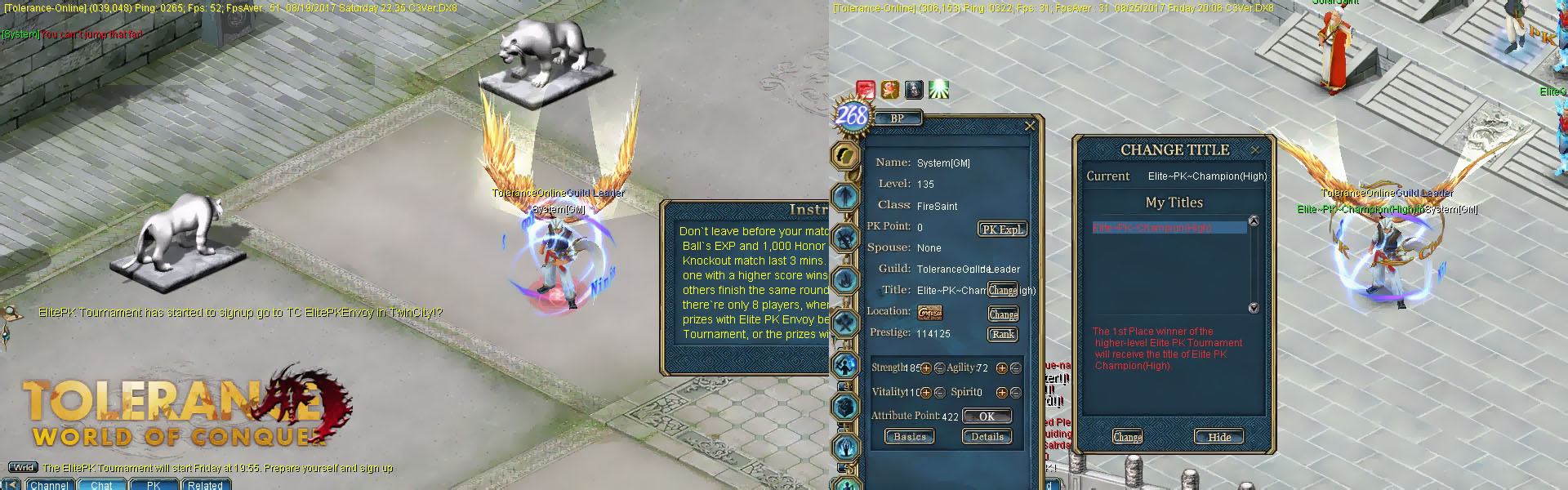Apply the title with the Change button
The height and width of the screenshot is (490, 1568).
pyautogui.click(x=1127, y=437)
